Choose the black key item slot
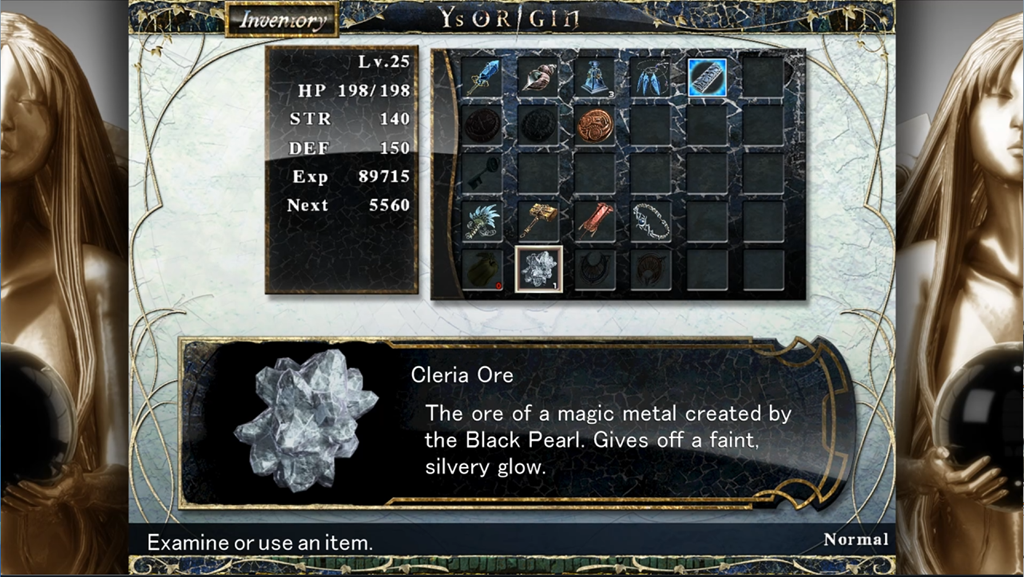This screenshot has width=1024, height=577. pyautogui.click(x=482, y=173)
